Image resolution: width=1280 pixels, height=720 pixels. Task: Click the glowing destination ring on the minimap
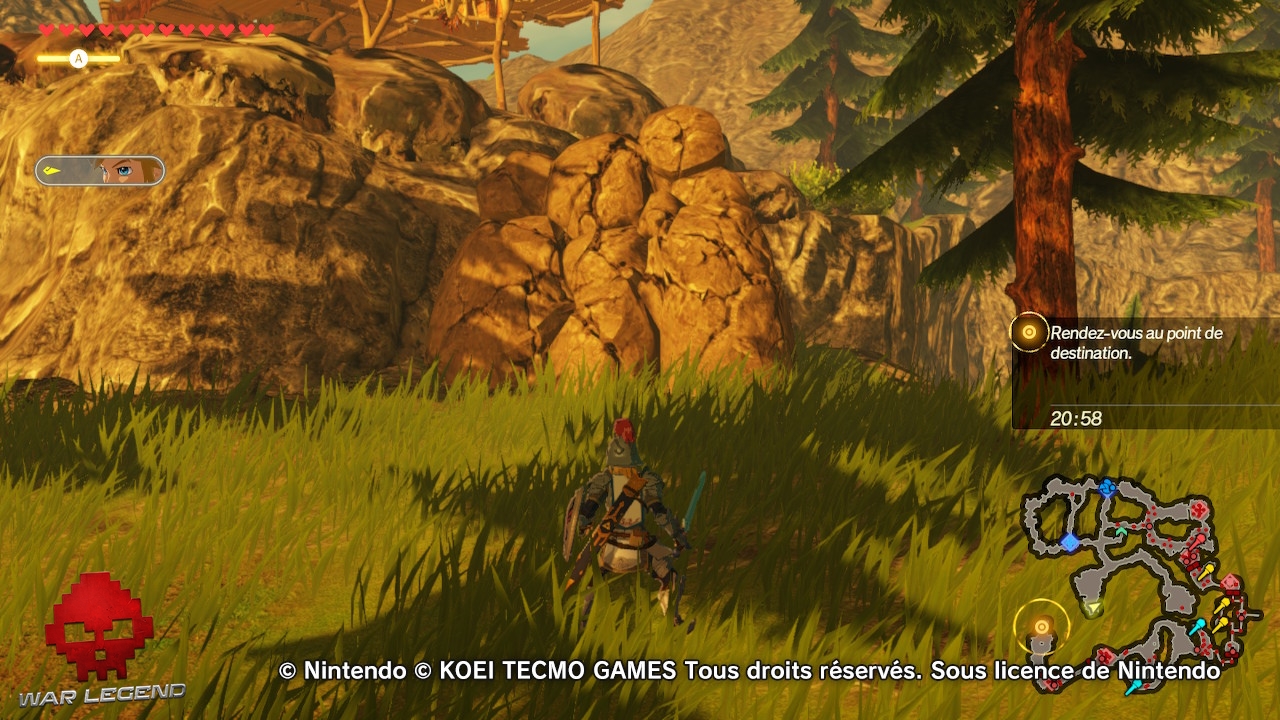[1041, 626]
